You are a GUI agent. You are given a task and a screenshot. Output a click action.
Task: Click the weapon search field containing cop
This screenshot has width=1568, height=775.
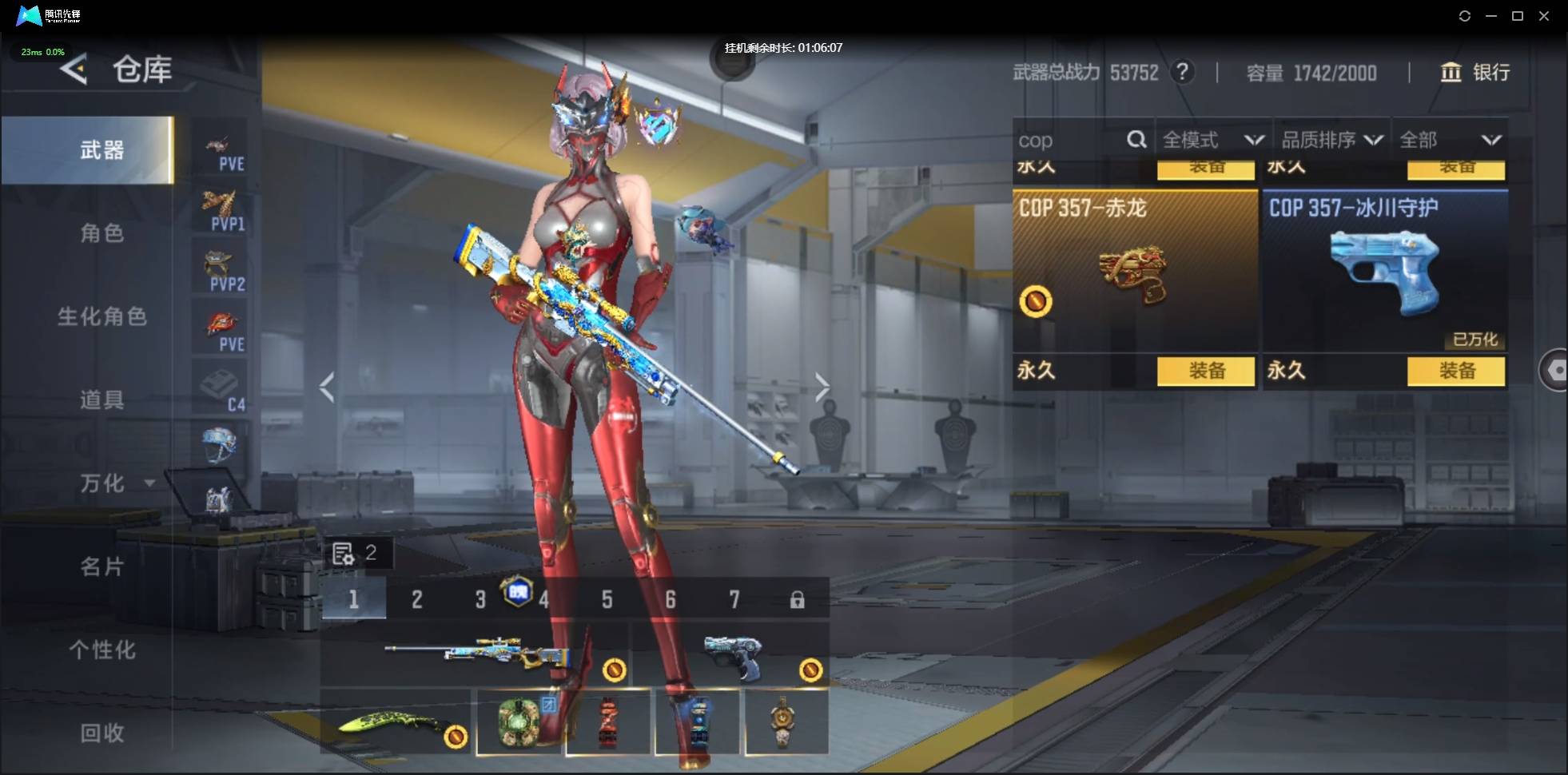1067,141
